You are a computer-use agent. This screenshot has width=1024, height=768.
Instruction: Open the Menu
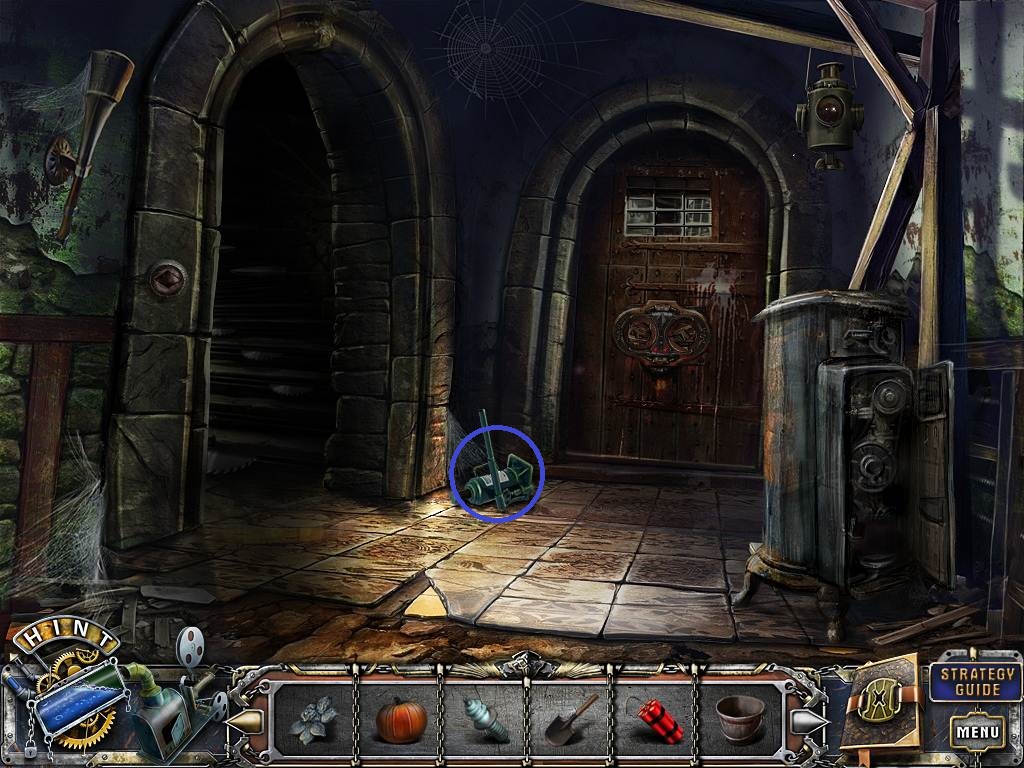click(978, 732)
